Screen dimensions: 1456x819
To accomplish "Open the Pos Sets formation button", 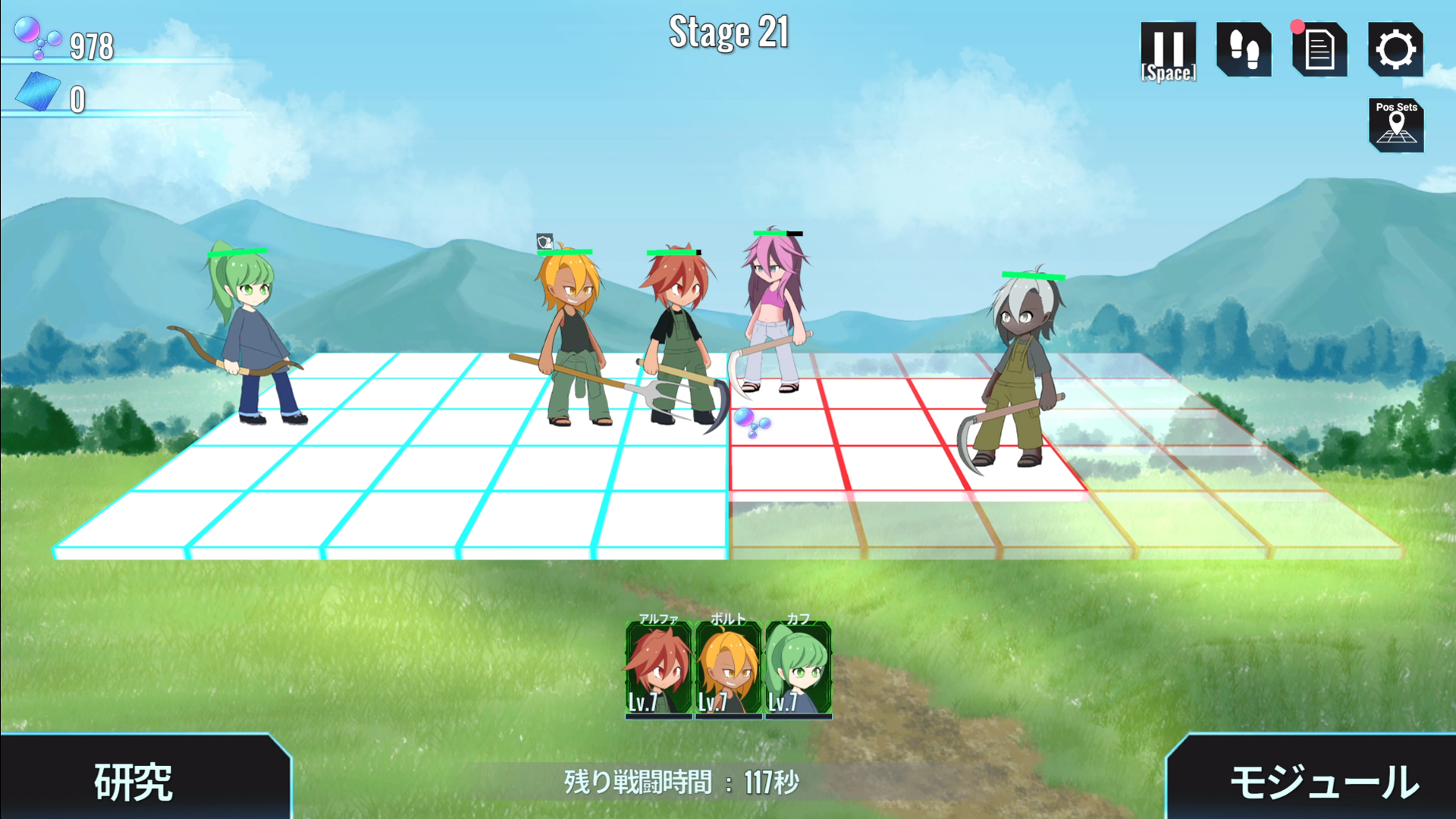I will click(x=1396, y=125).
